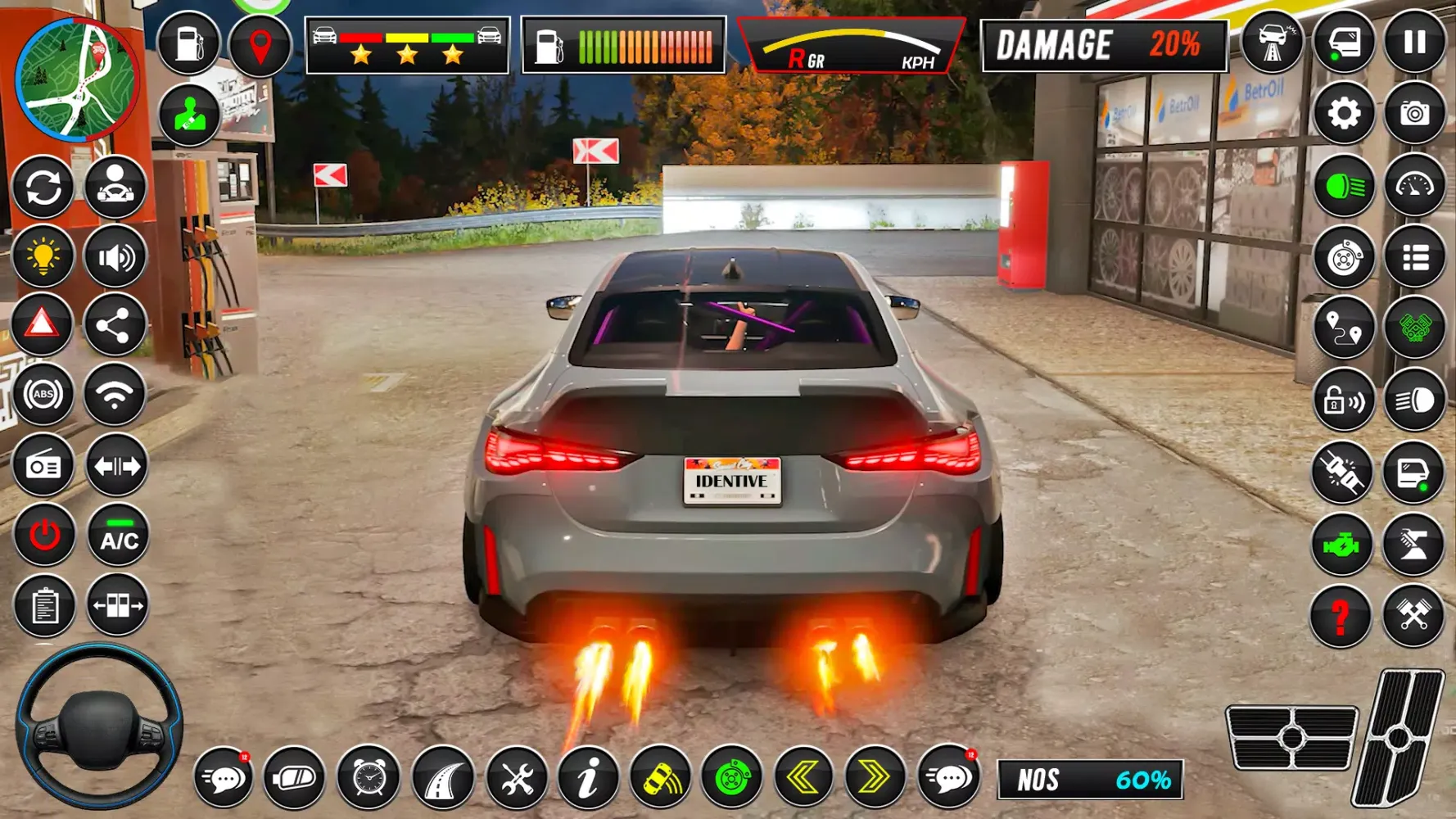The image size is (1456, 819).
Task: Activate the hazard warning triangle
Action: (x=45, y=325)
